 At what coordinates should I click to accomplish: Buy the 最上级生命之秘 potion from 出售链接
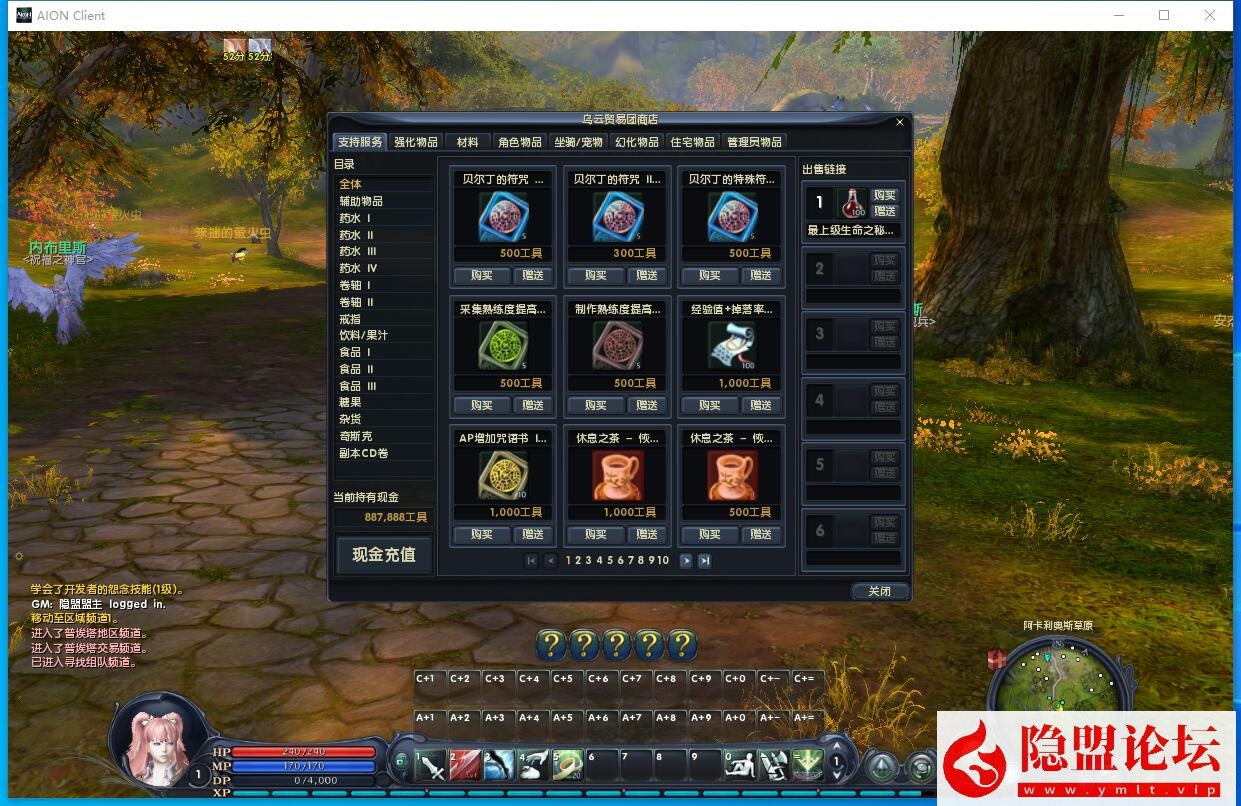pyautogui.click(x=884, y=196)
